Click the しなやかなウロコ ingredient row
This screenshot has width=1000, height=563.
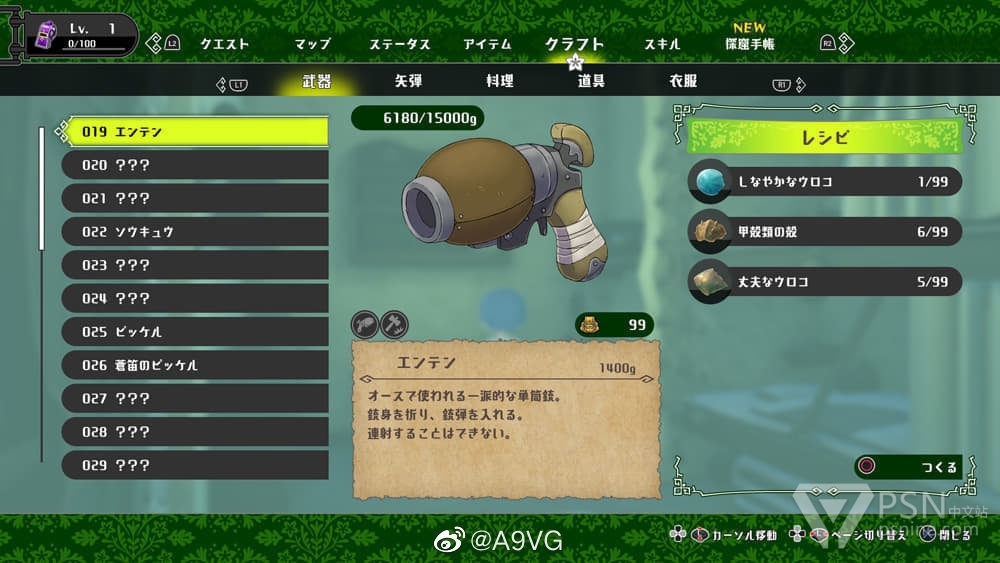pos(825,181)
